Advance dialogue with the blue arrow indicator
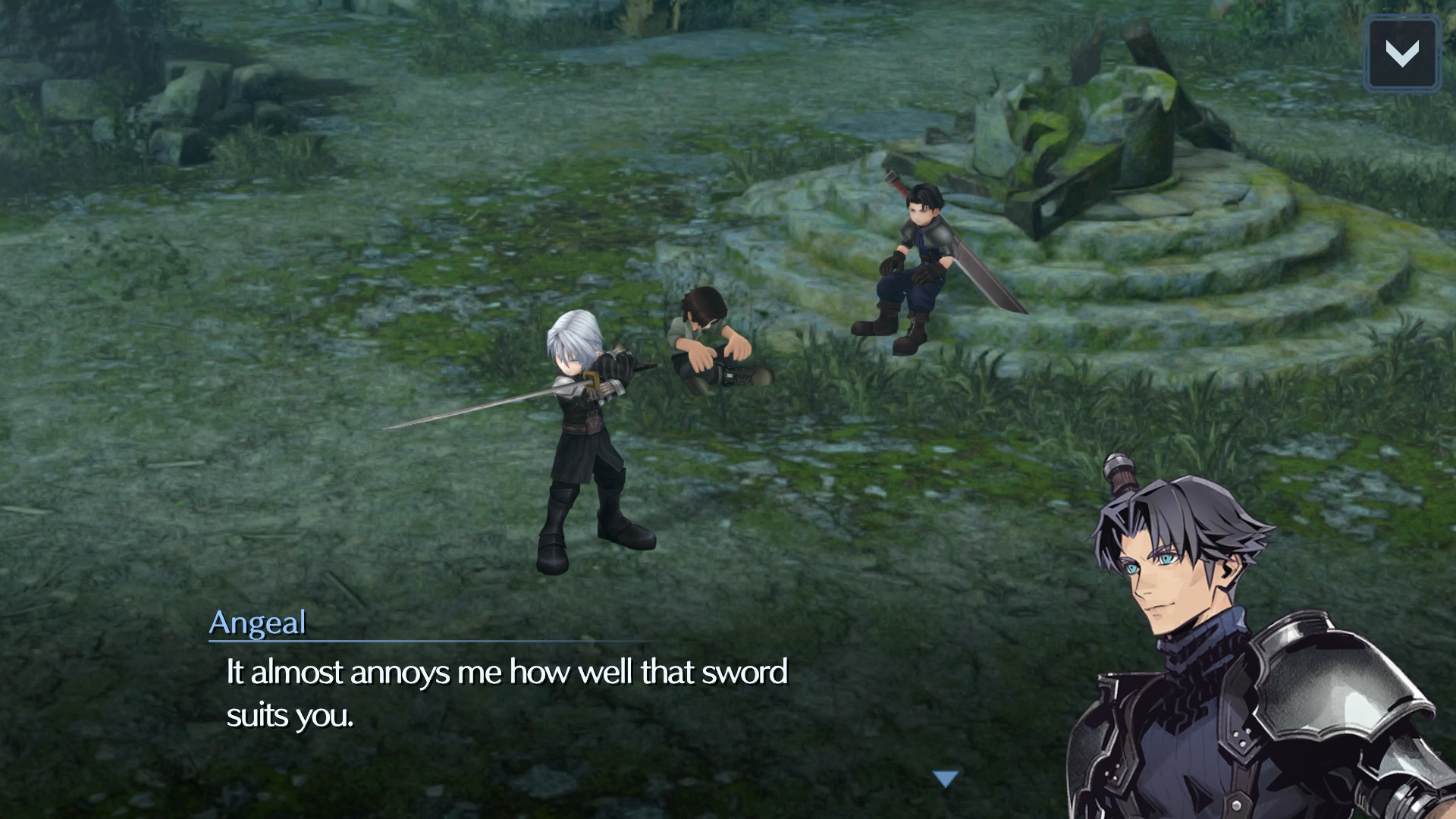1456x819 pixels. (946, 779)
